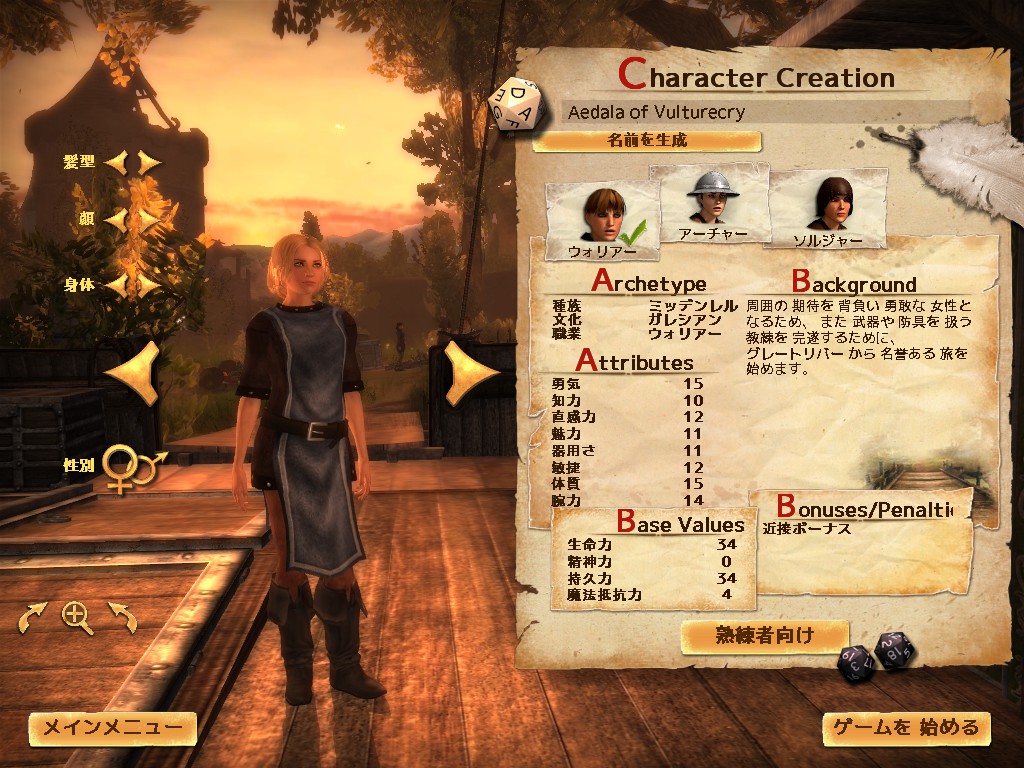Choose previous 身体 body type
Screen dimensions: 1024x768
pos(118,285)
